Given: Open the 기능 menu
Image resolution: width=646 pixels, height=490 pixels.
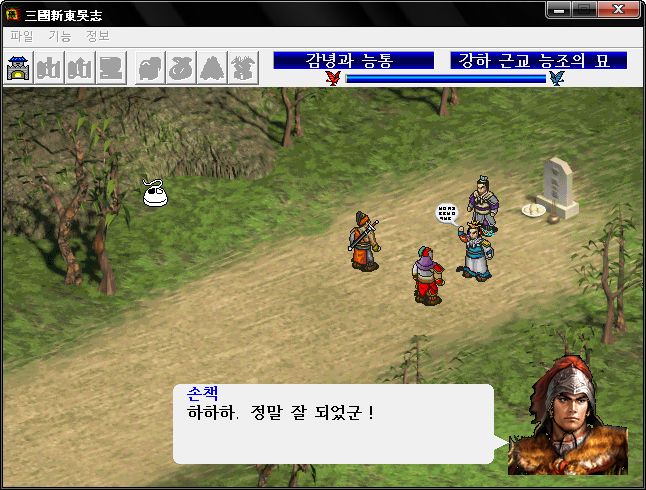Looking at the screenshot, I should tap(59, 35).
